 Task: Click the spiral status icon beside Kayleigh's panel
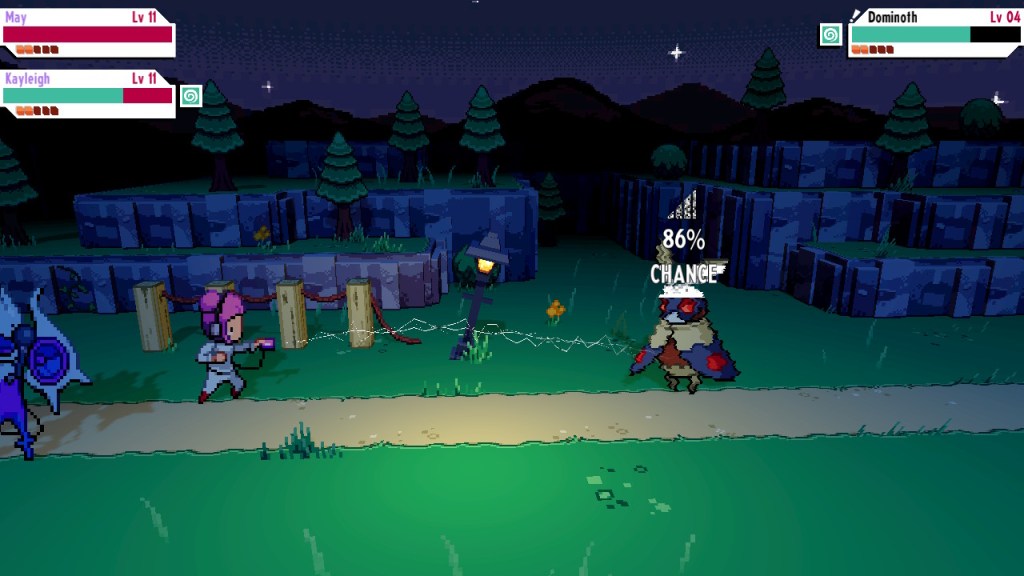point(191,96)
